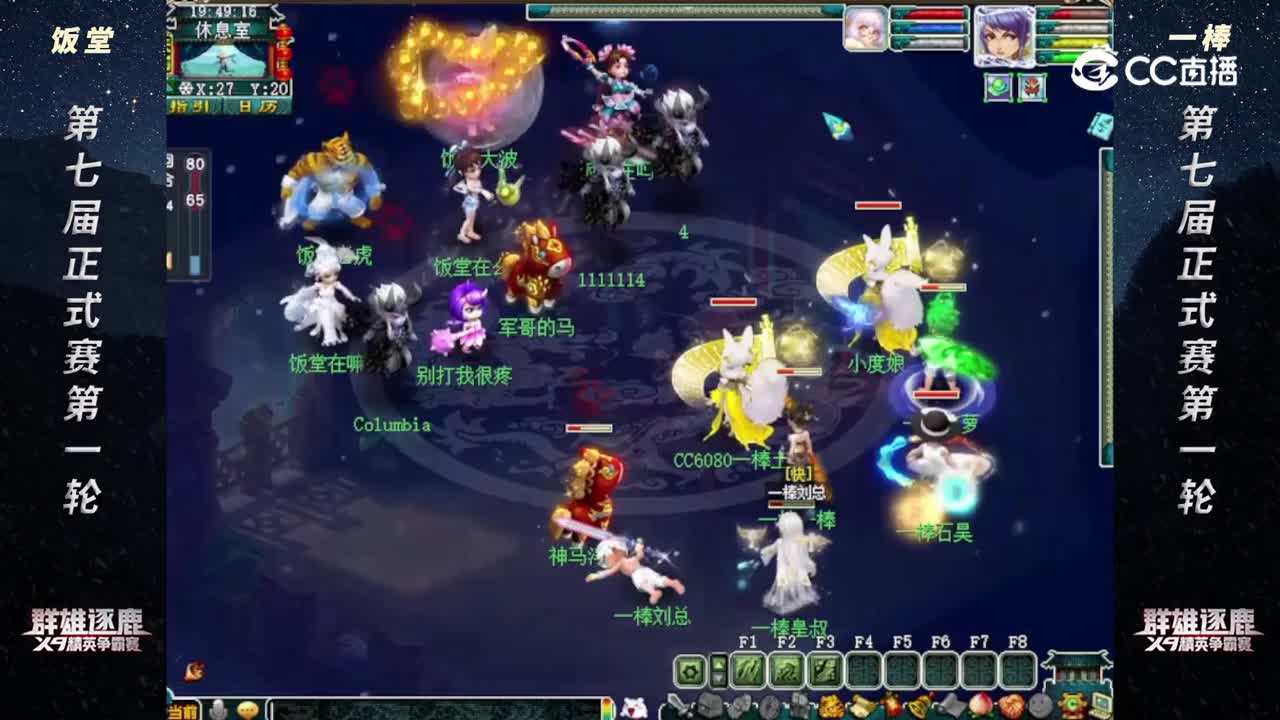Click the peach item command icon
Screen dimensions: 1280x720
point(983,706)
